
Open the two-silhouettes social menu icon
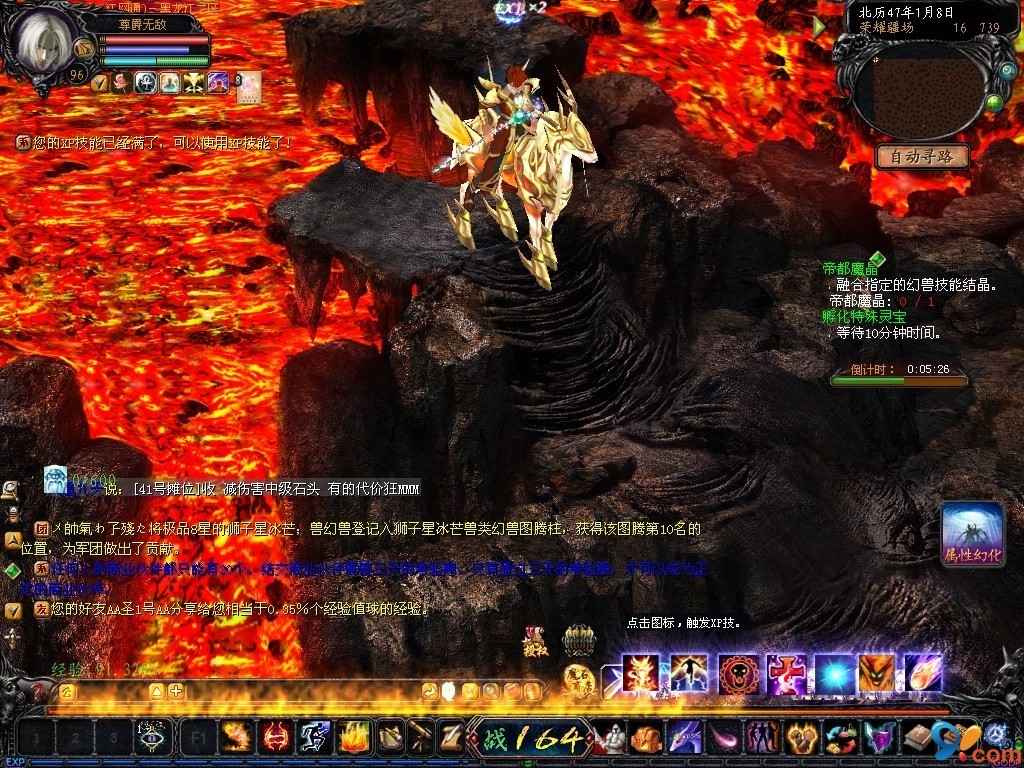763,738
